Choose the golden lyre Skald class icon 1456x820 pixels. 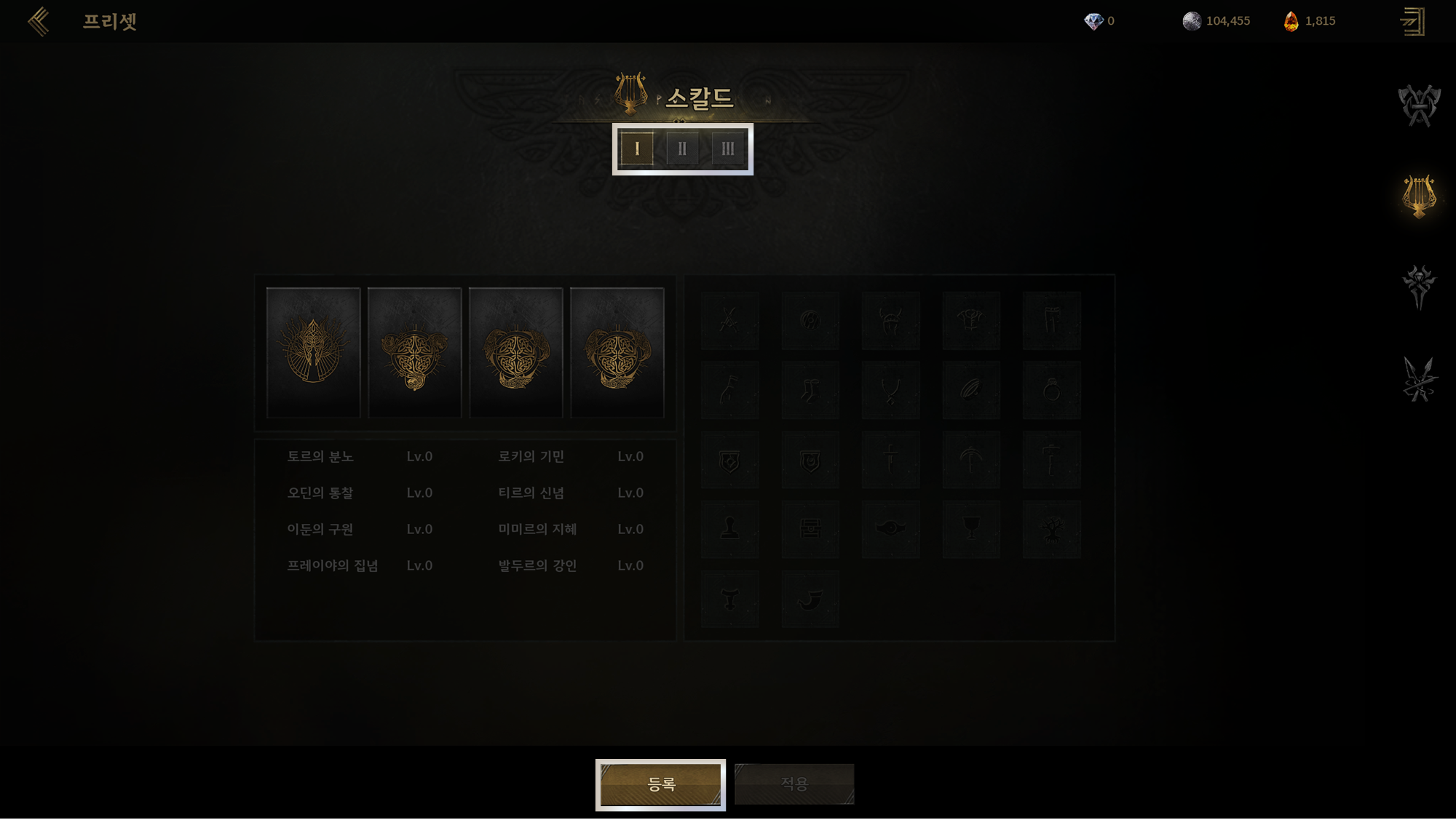click(1418, 196)
